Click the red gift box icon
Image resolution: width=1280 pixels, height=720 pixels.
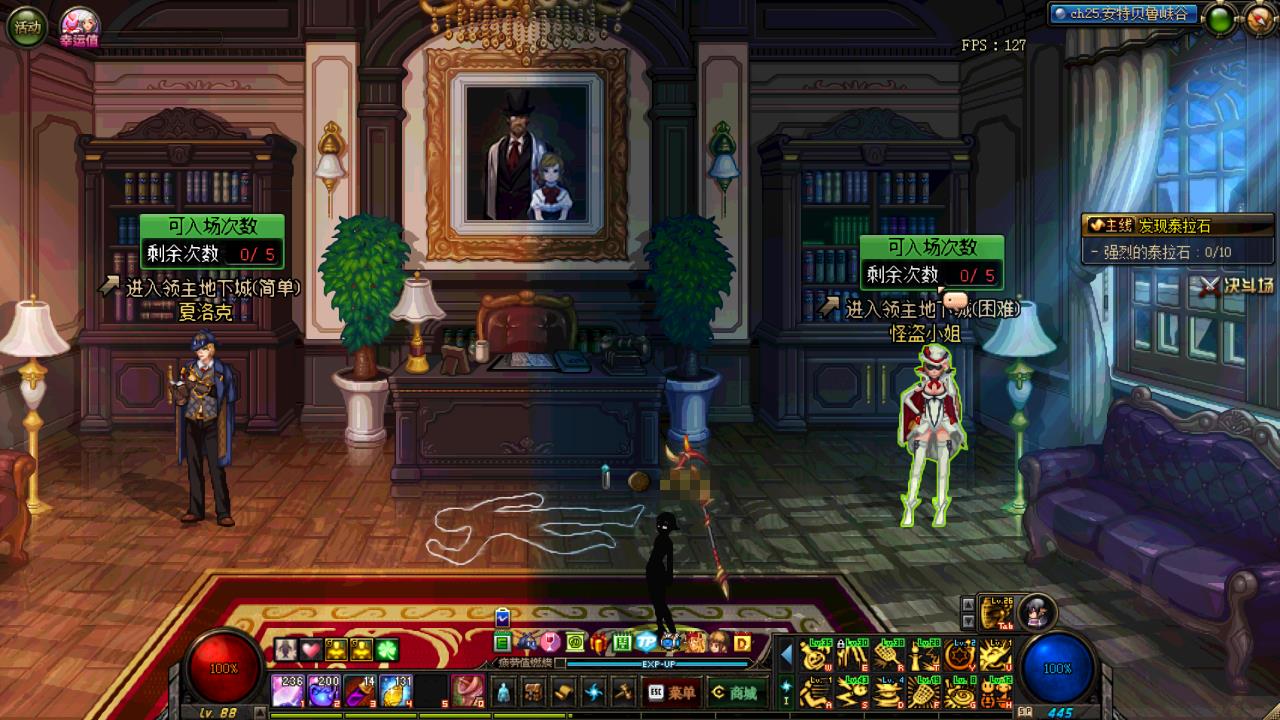pyautogui.click(x=598, y=642)
